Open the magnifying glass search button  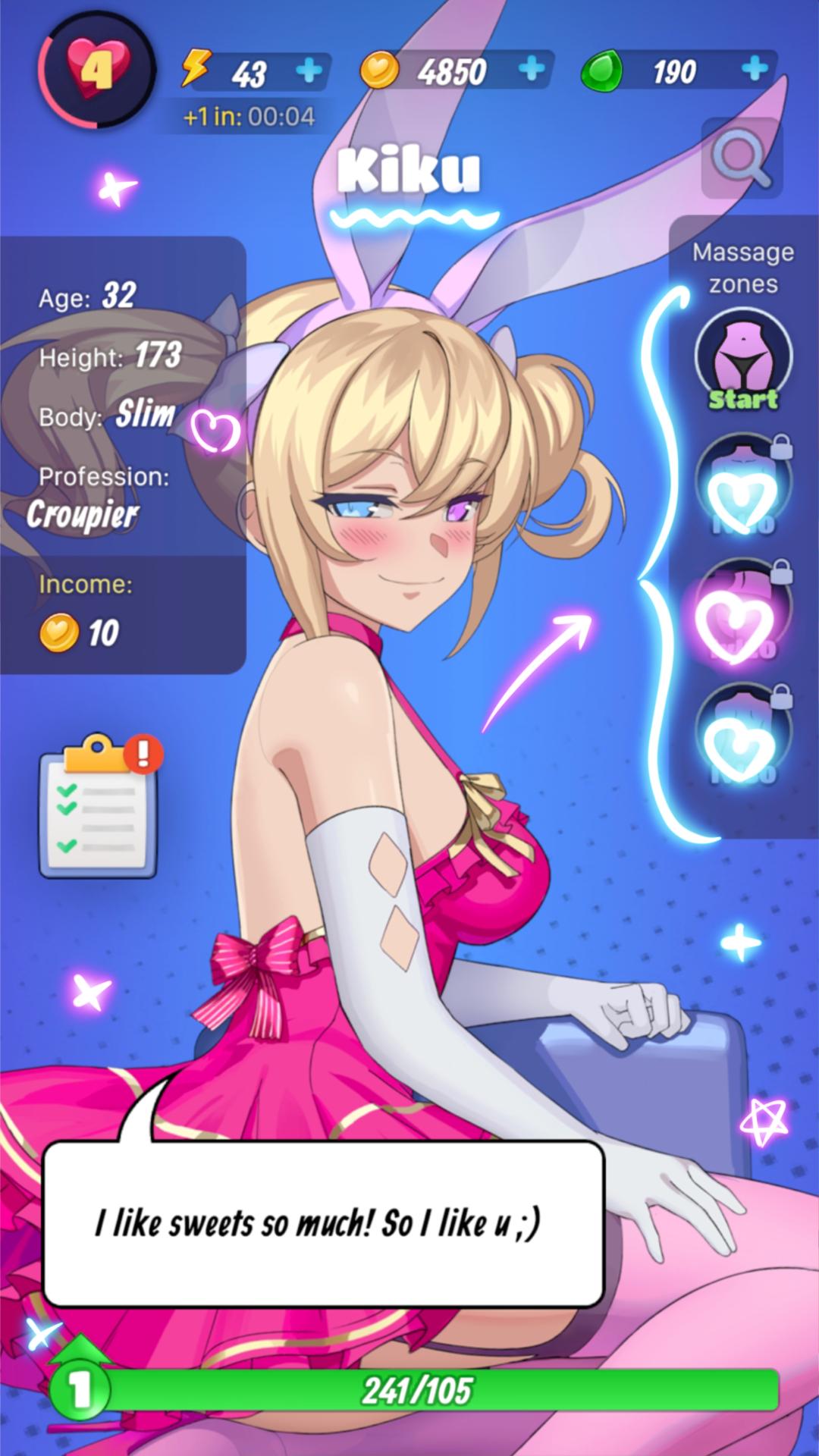click(x=741, y=158)
